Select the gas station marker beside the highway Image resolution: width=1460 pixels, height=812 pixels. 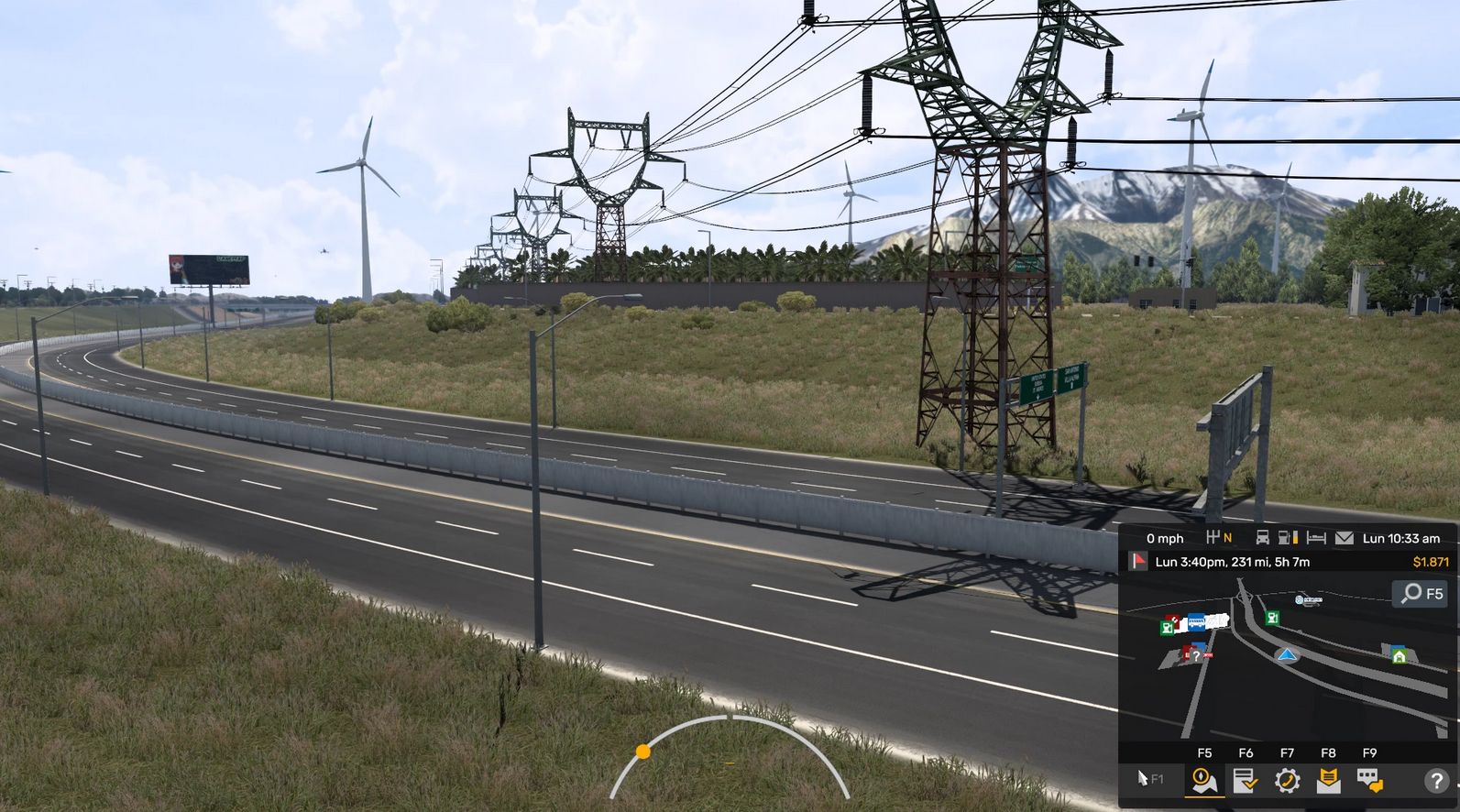tap(1272, 618)
